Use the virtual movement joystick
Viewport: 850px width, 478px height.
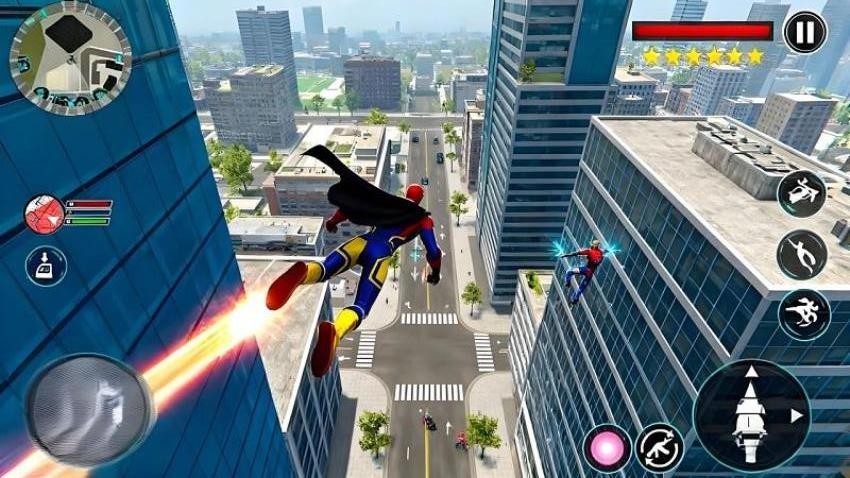point(89,409)
